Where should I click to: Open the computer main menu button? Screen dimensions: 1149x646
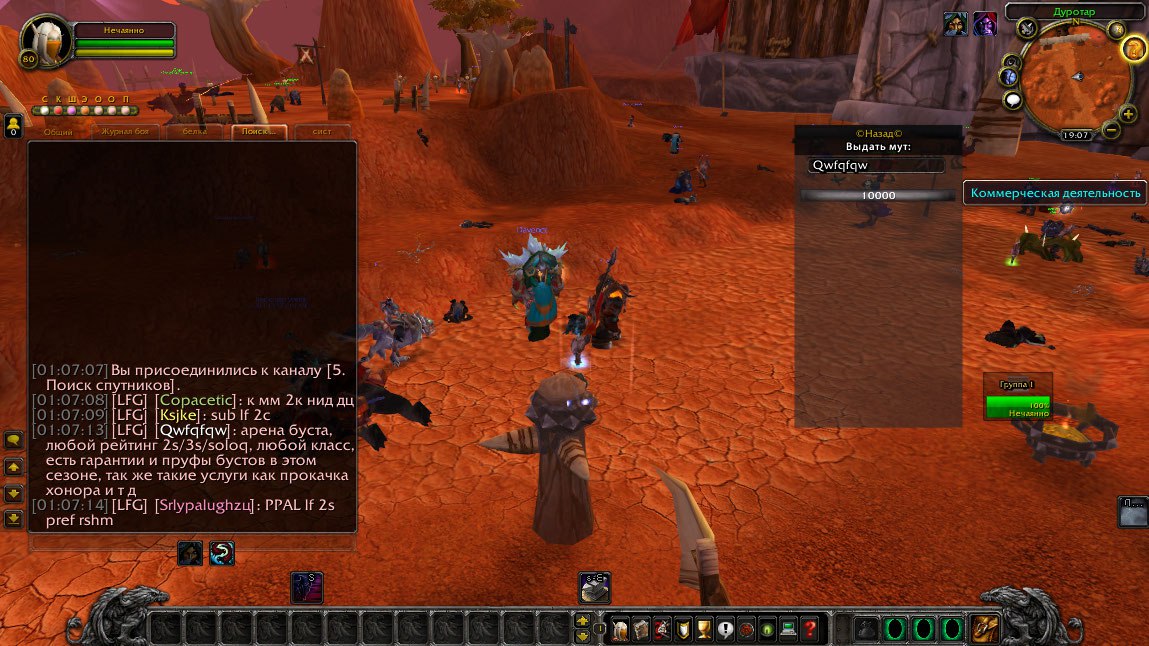(x=788, y=629)
